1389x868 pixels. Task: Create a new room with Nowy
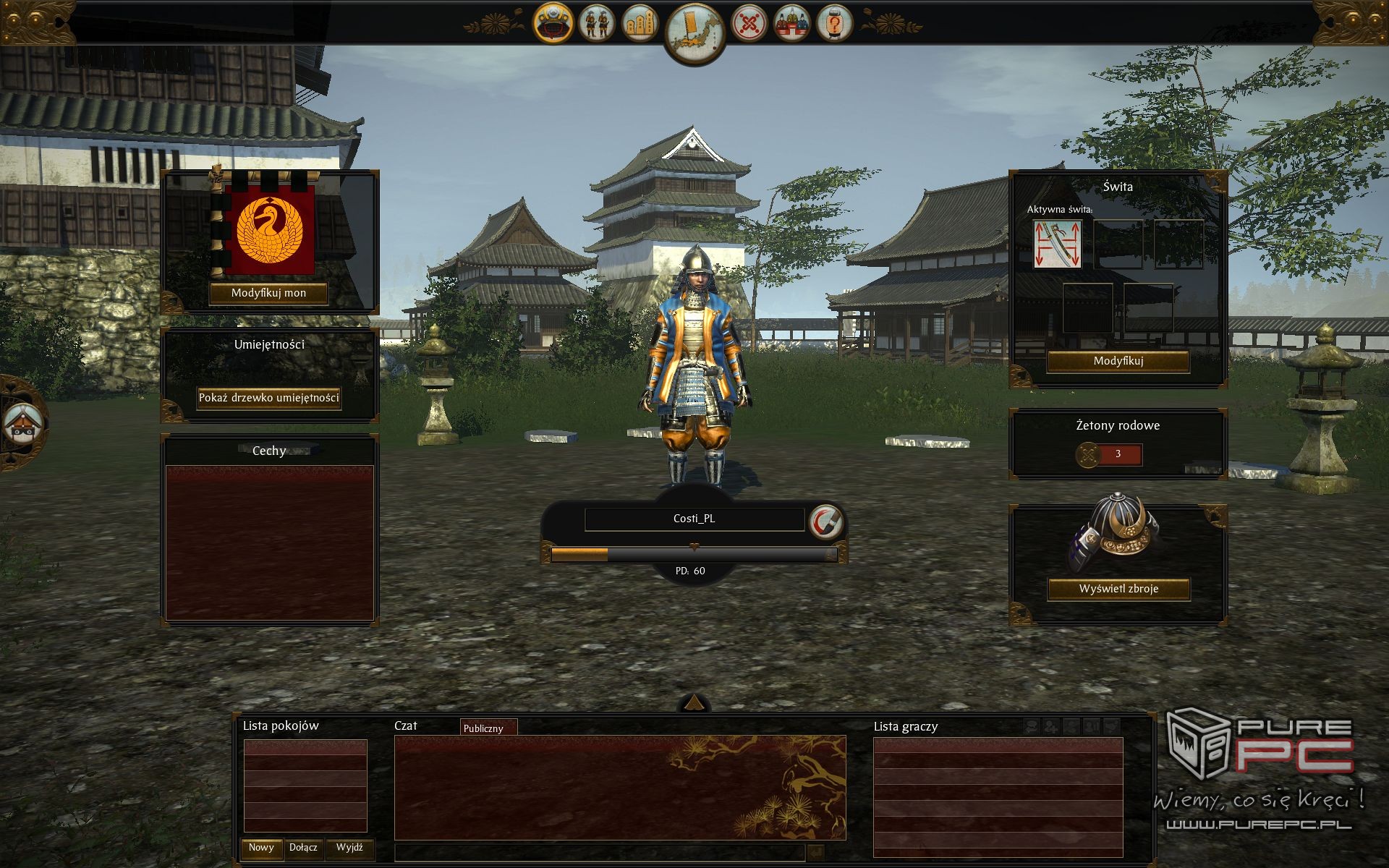point(261,848)
